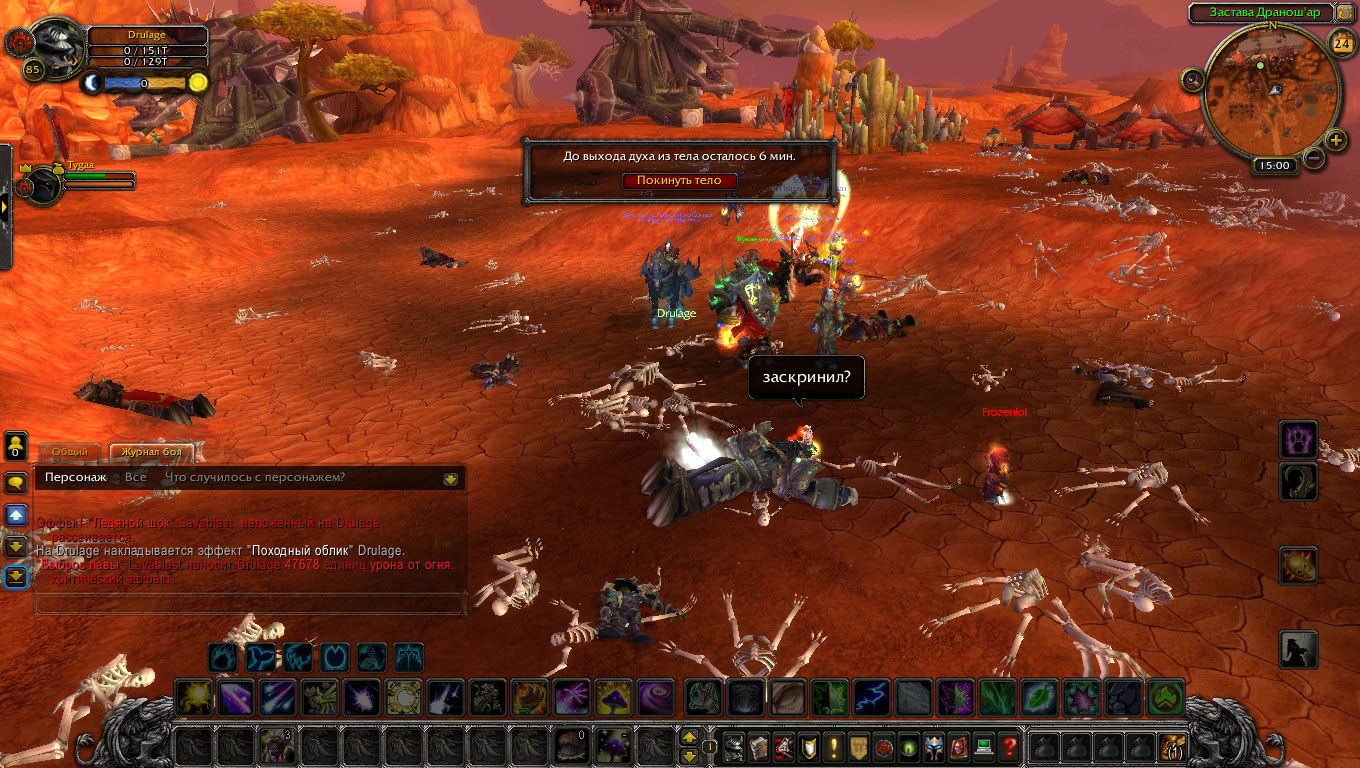Open the social friends button above chat
This screenshot has width=1360, height=768.
tap(16, 444)
